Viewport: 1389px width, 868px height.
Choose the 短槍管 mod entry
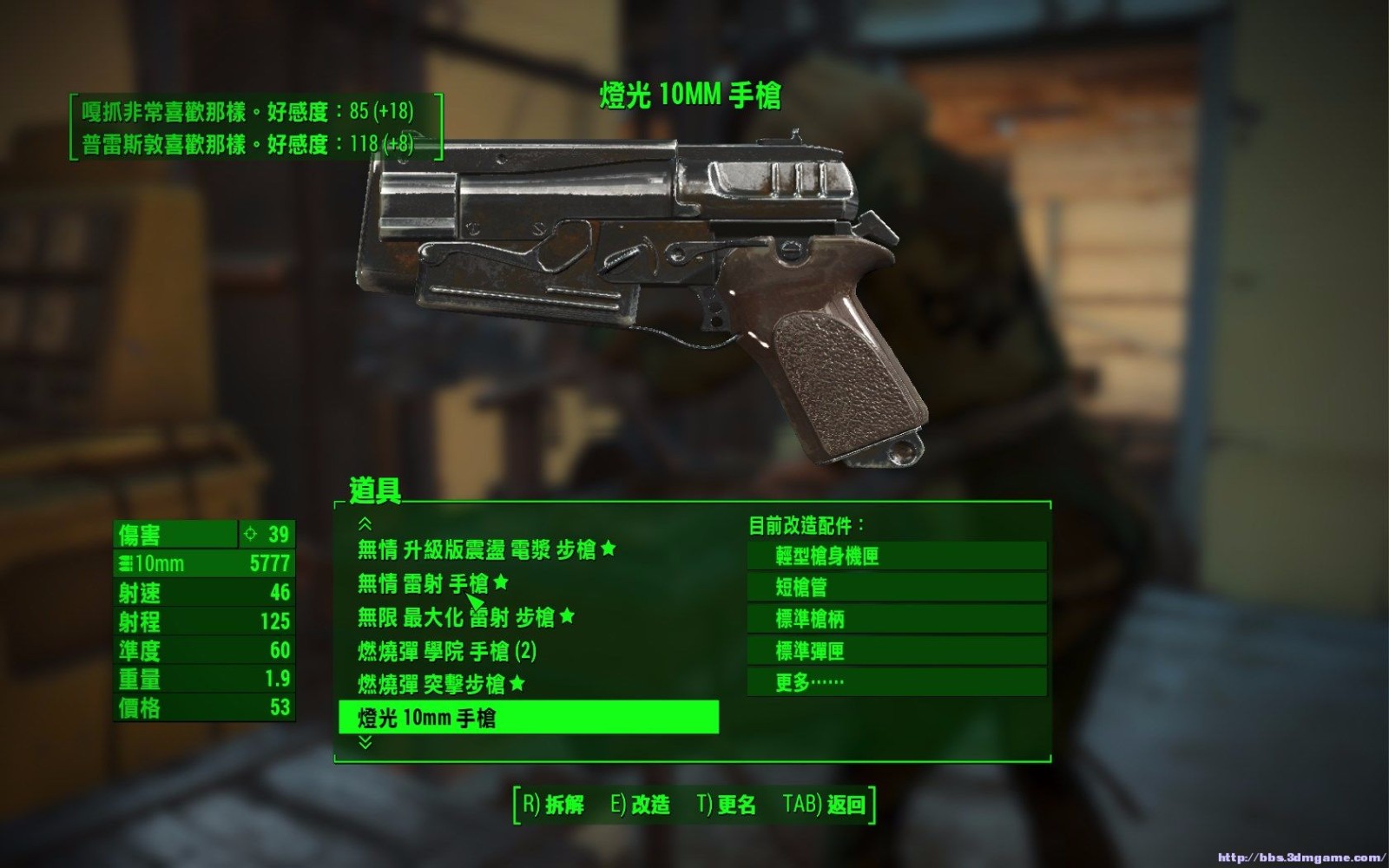tap(896, 588)
